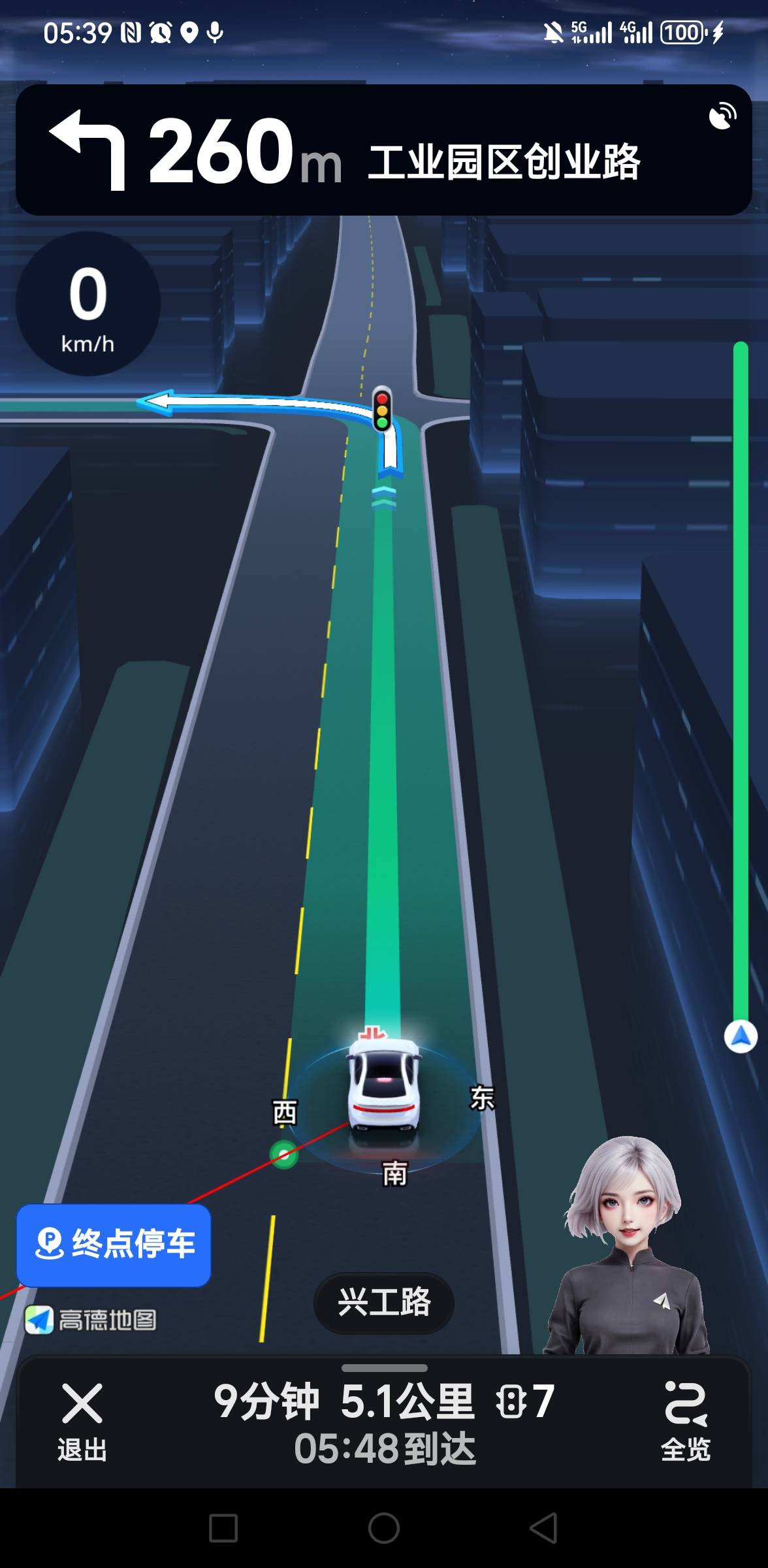Image resolution: width=768 pixels, height=1568 pixels.
Task: Tap the 兴工路 current road label
Action: point(384,1302)
